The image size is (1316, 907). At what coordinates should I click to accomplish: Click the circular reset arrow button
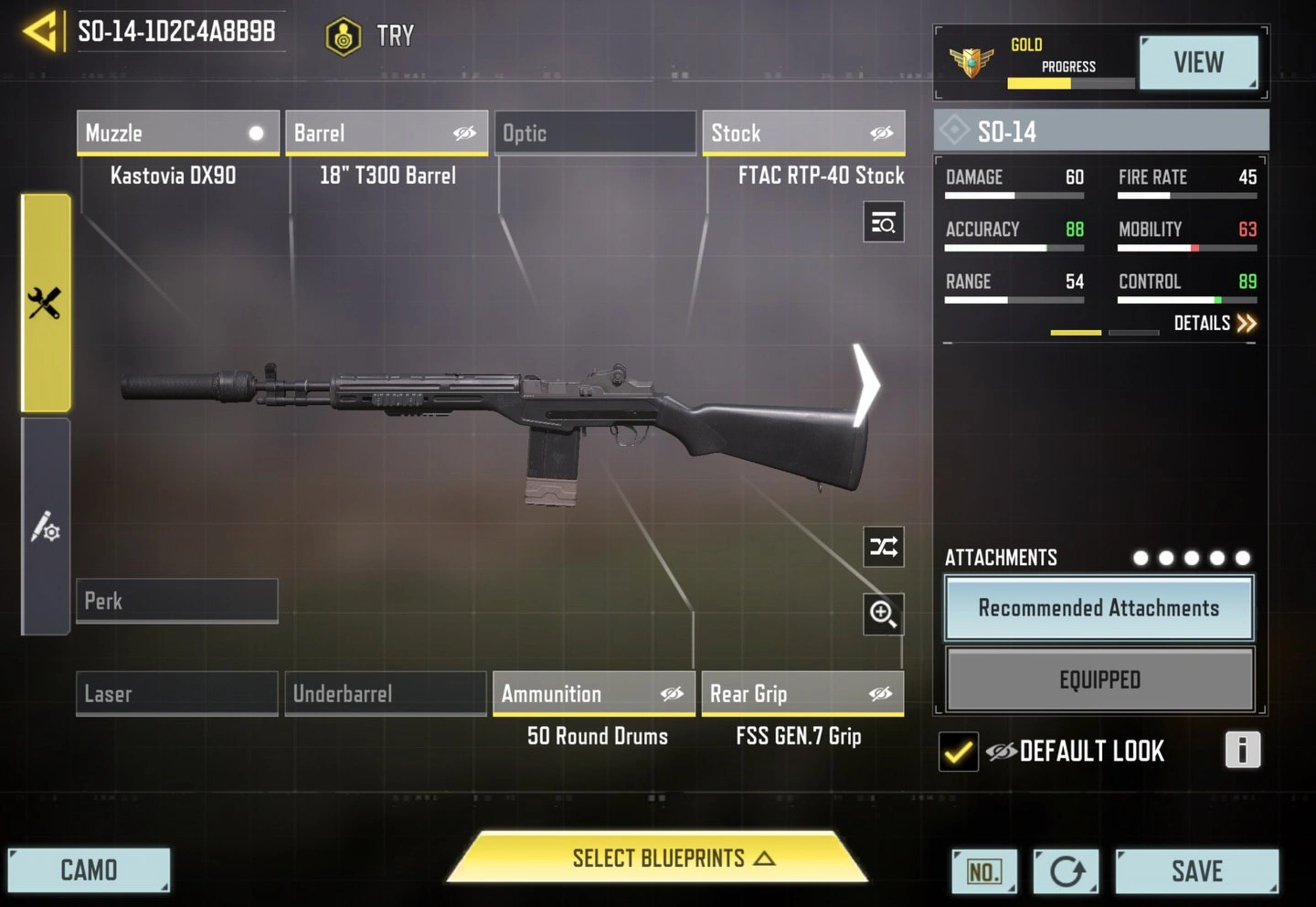1065,870
